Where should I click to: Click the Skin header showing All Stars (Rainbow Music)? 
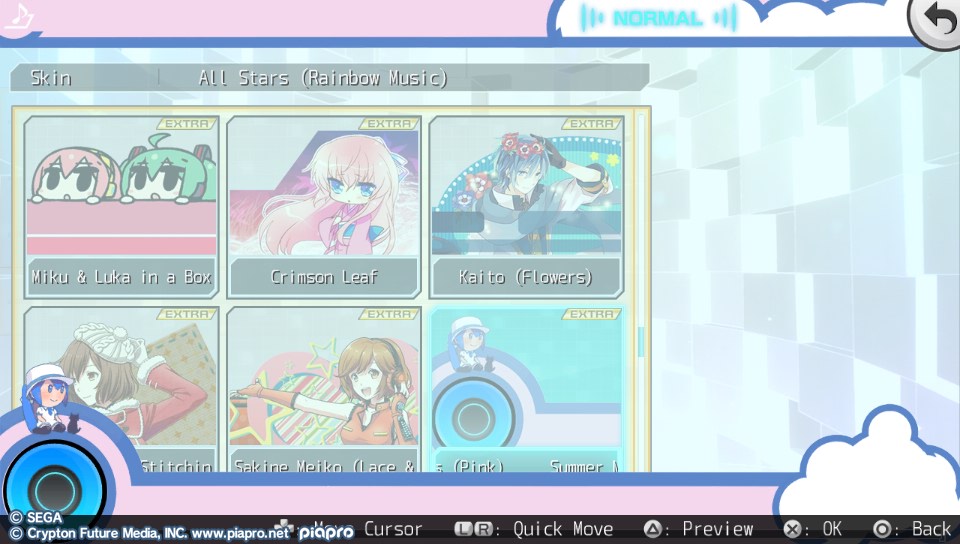point(330,78)
